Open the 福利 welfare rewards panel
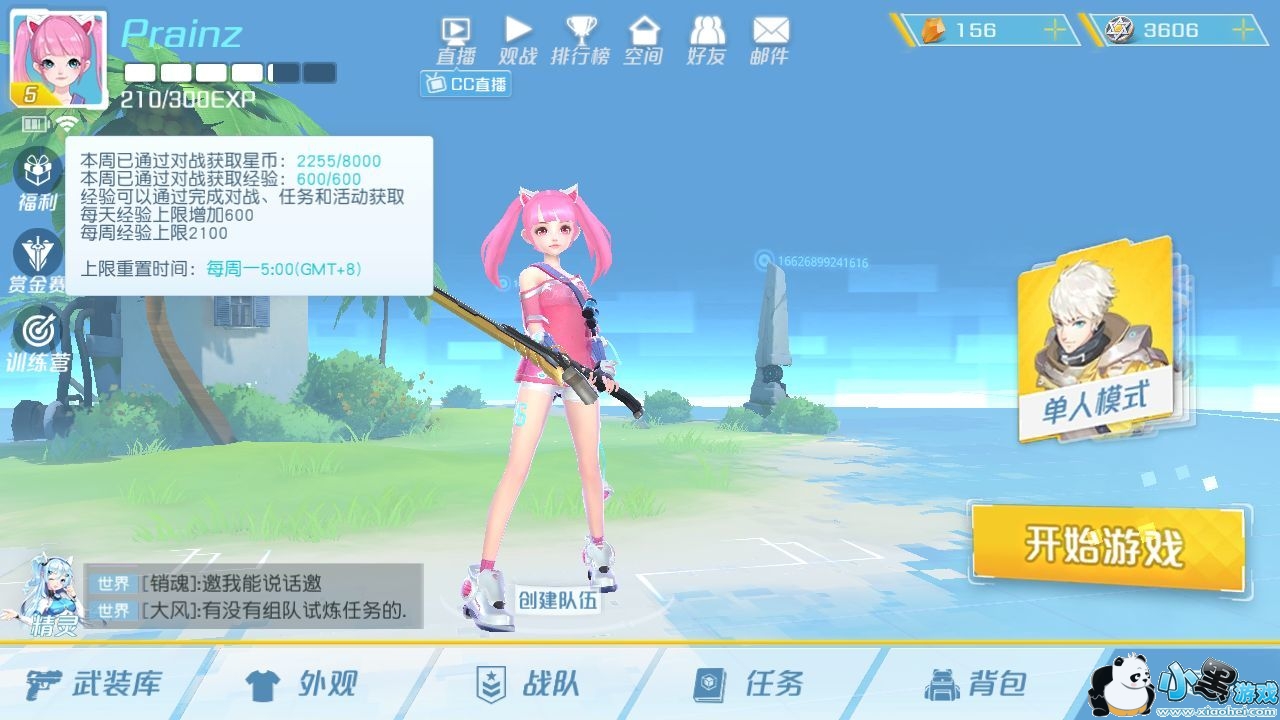1280x720 pixels. tap(36, 180)
